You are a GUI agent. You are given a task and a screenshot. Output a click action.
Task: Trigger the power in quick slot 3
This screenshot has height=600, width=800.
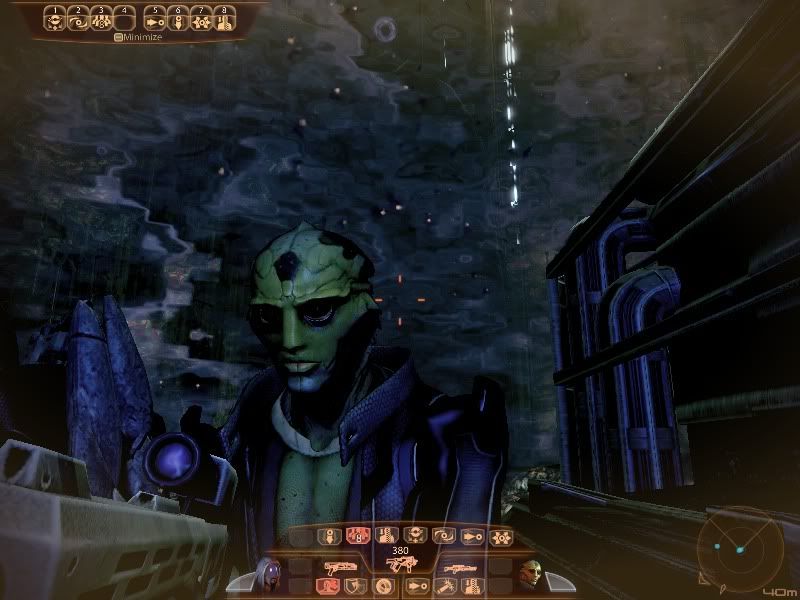(x=100, y=19)
